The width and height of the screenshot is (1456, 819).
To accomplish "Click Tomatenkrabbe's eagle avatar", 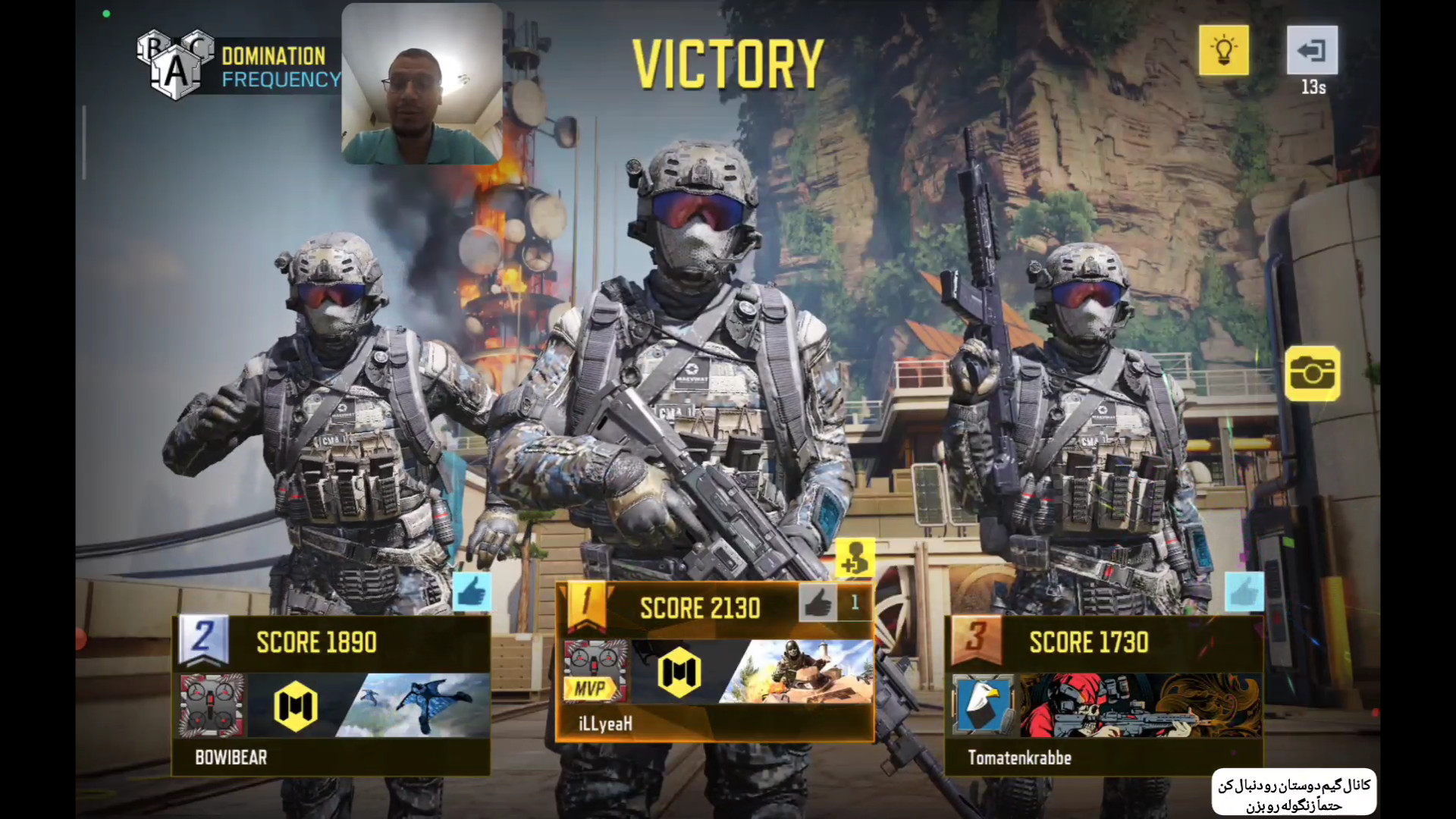I will pyautogui.click(x=983, y=705).
